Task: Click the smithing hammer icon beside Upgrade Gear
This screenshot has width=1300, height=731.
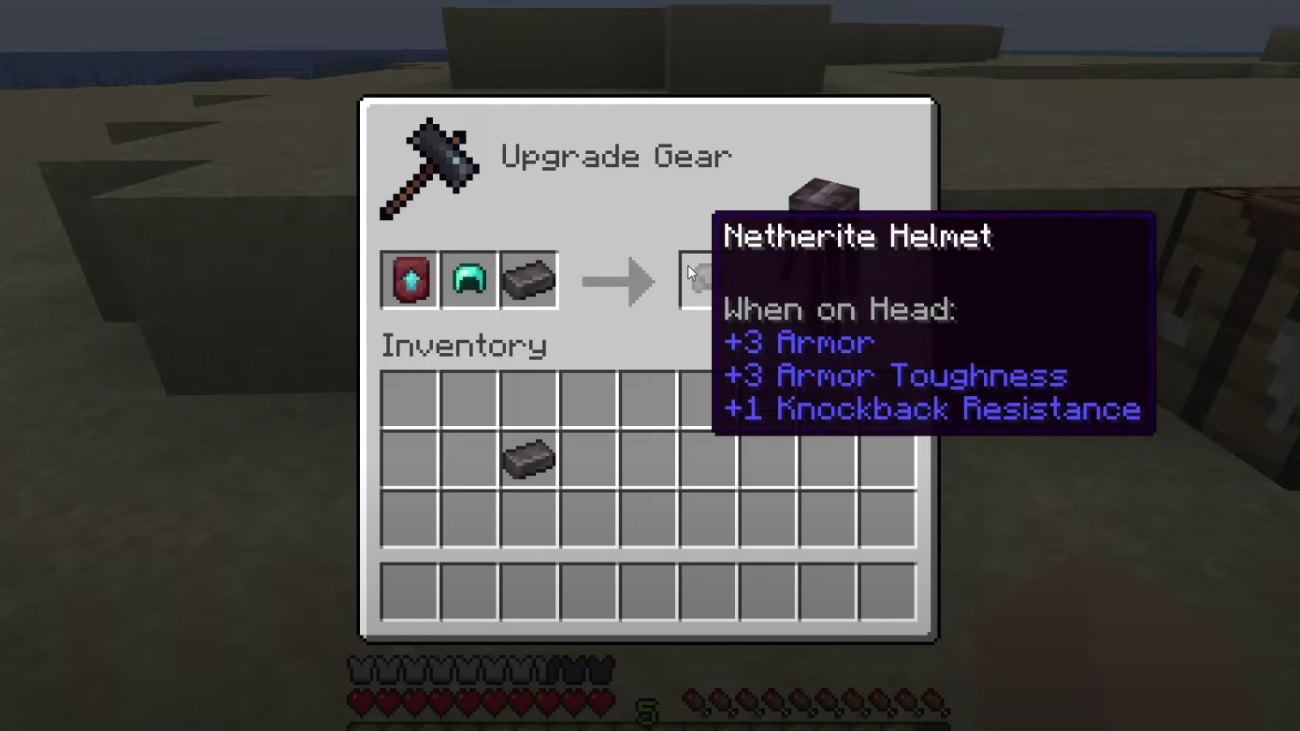Action: pyautogui.click(x=430, y=165)
